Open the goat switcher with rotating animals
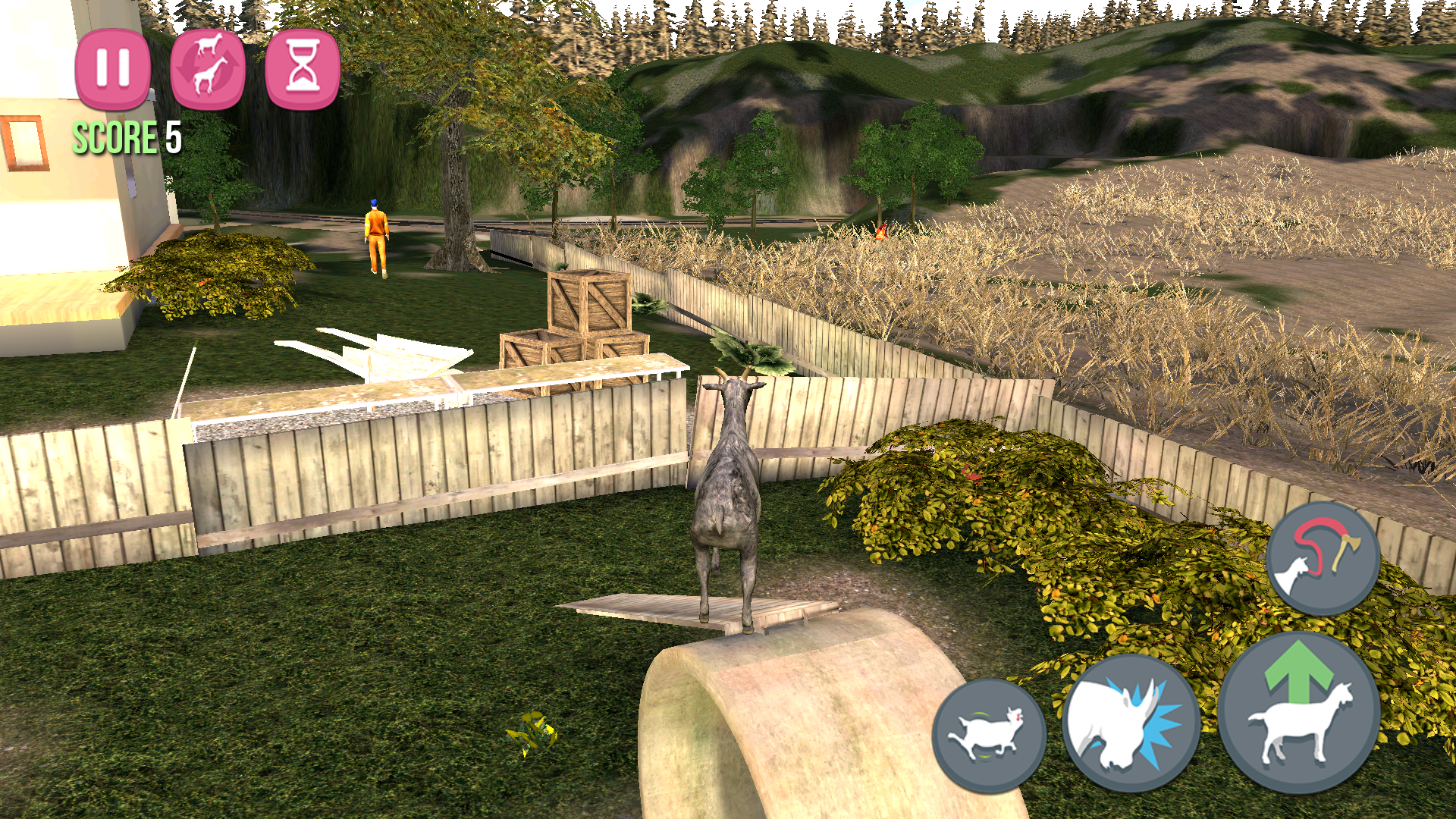1456x819 pixels. point(206,71)
